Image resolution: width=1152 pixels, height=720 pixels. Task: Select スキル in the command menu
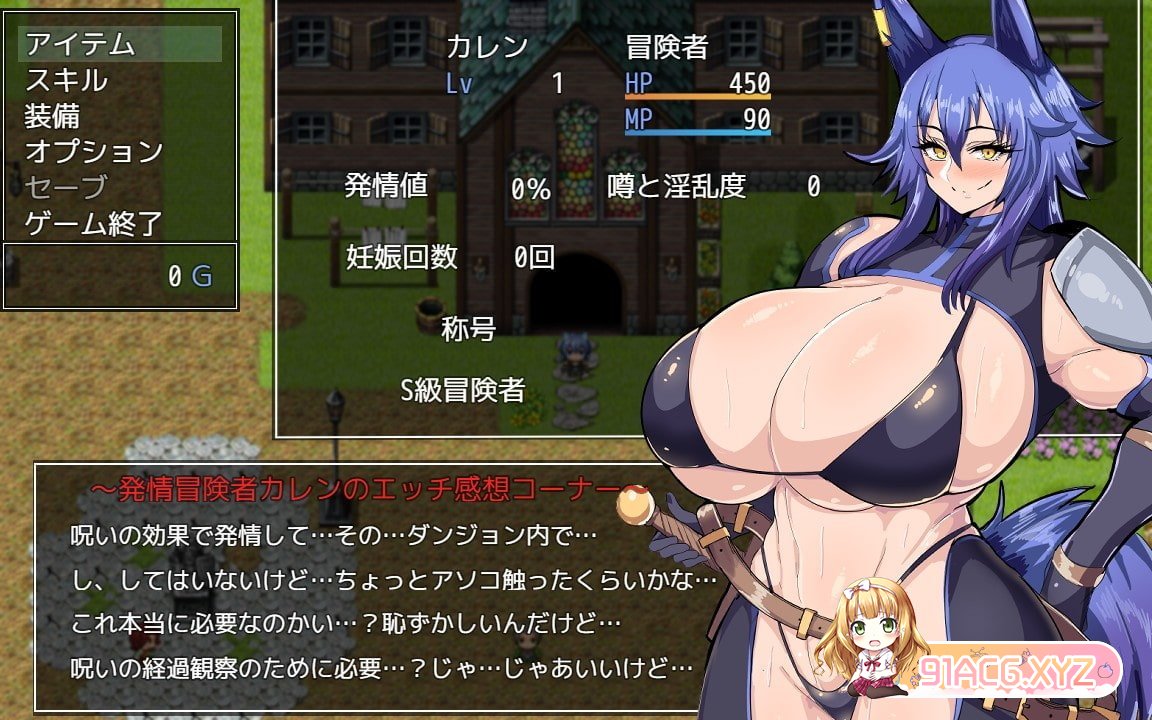(120, 80)
